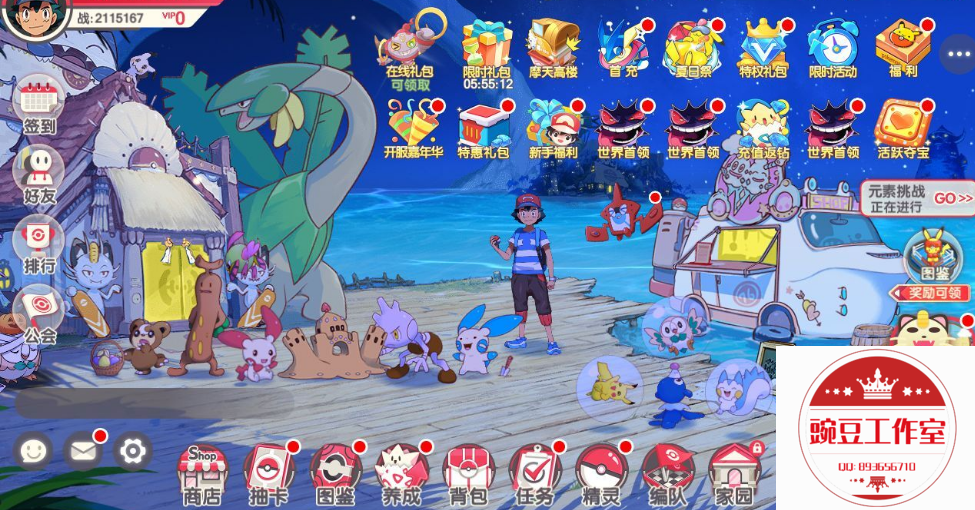The image size is (975, 510).
Task: Open the 抽卡 card draw menu
Action: pyautogui.click(x=268, y=473)
